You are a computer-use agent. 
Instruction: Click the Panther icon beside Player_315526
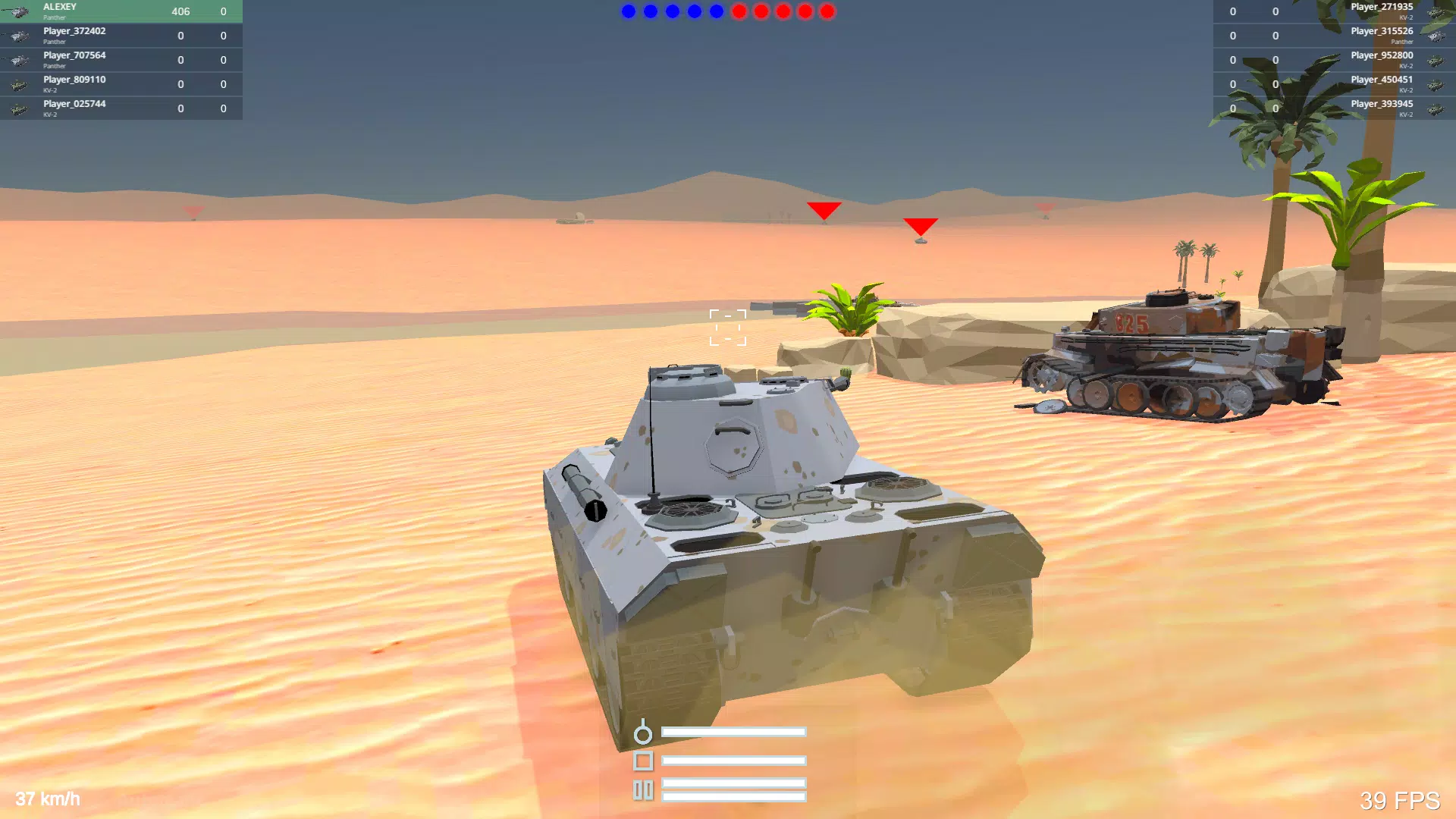coord(1436,36)
